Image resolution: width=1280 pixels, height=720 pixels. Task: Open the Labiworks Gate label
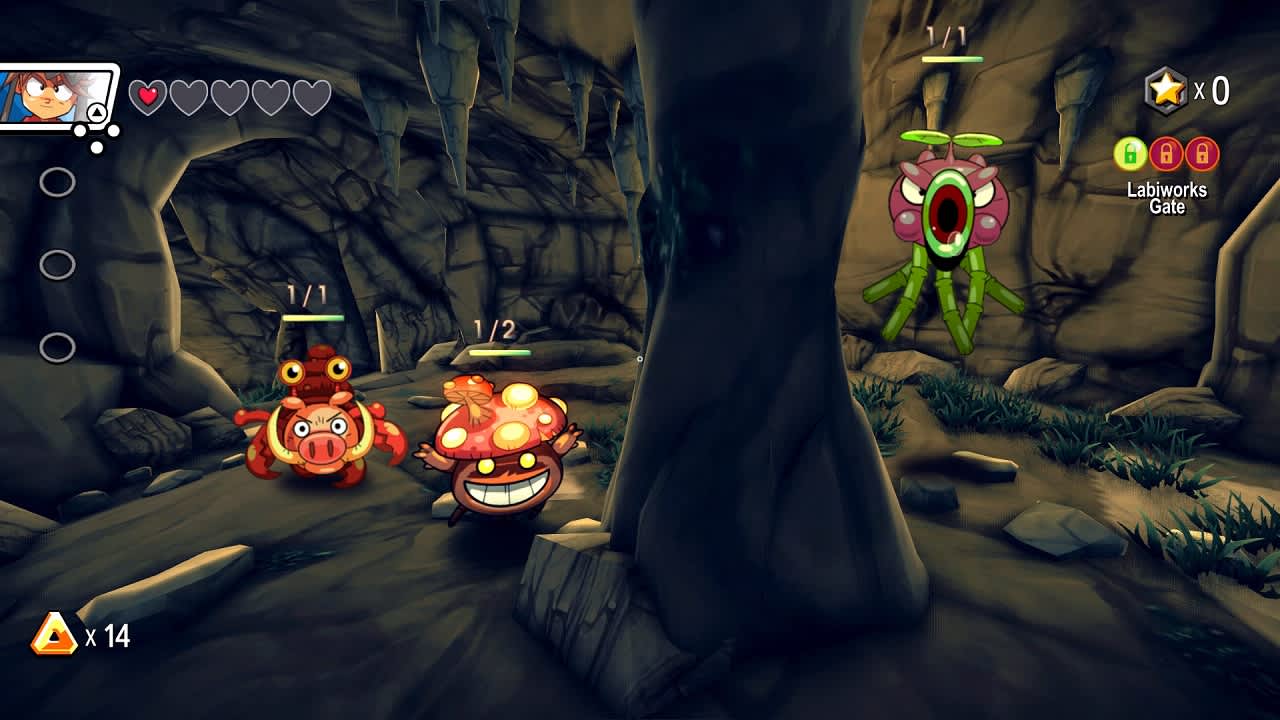(1168, 197)
